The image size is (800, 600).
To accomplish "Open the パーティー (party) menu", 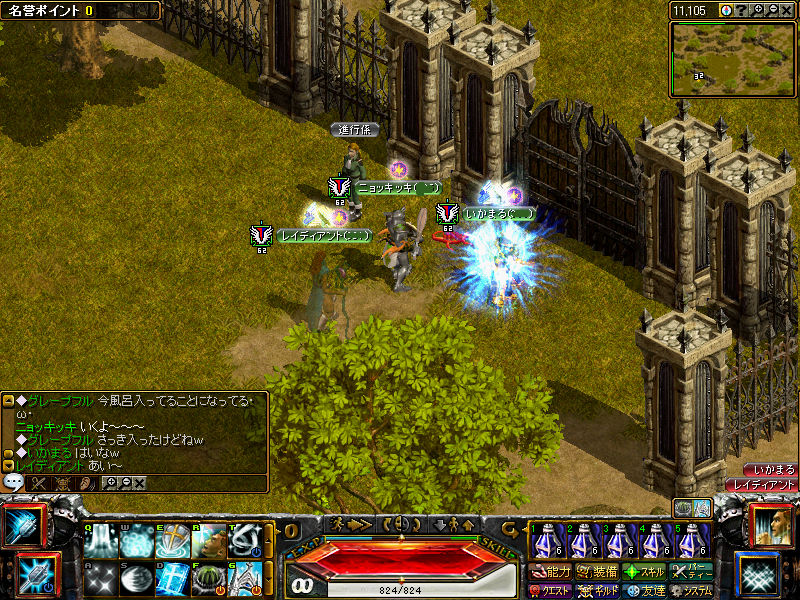I will tap(691, 572).
